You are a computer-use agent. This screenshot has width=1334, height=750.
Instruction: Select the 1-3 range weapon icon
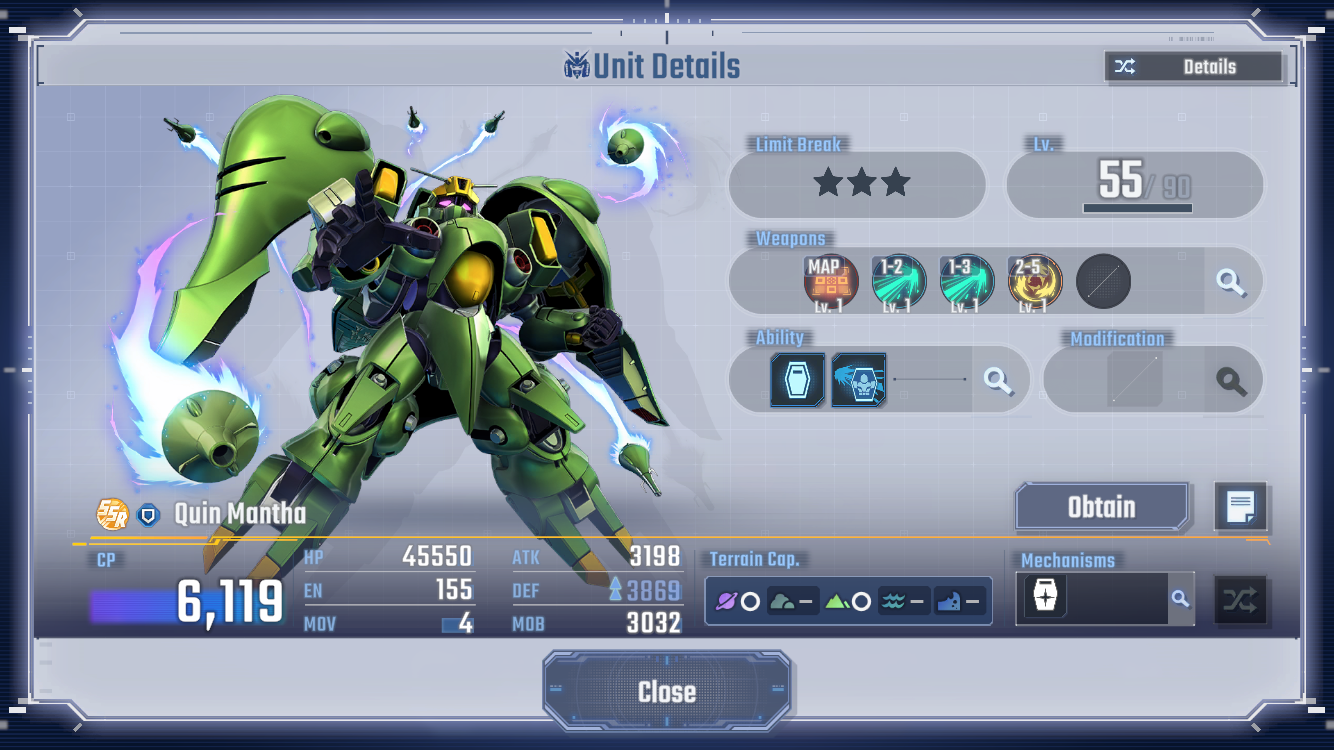pyautogui.click(x=966, y=281)
